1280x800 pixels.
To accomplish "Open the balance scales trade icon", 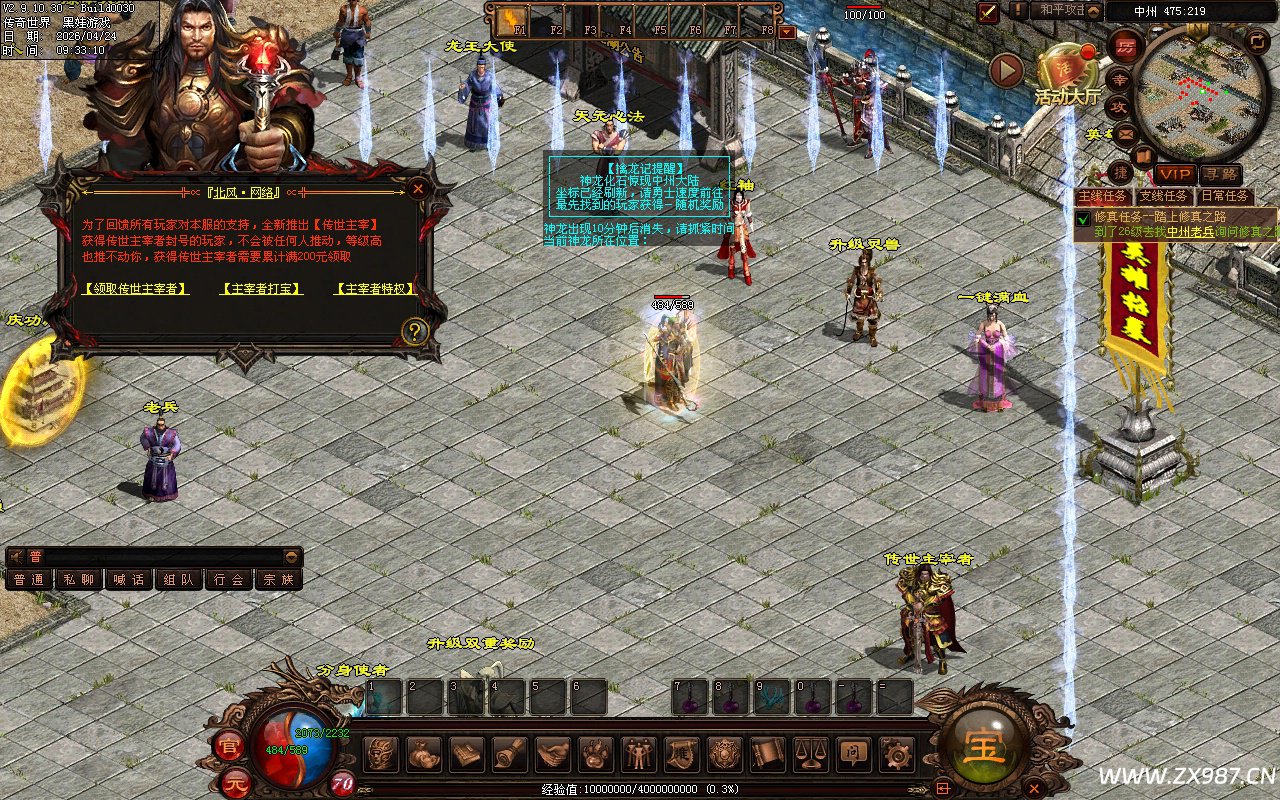I will (809, 754).
